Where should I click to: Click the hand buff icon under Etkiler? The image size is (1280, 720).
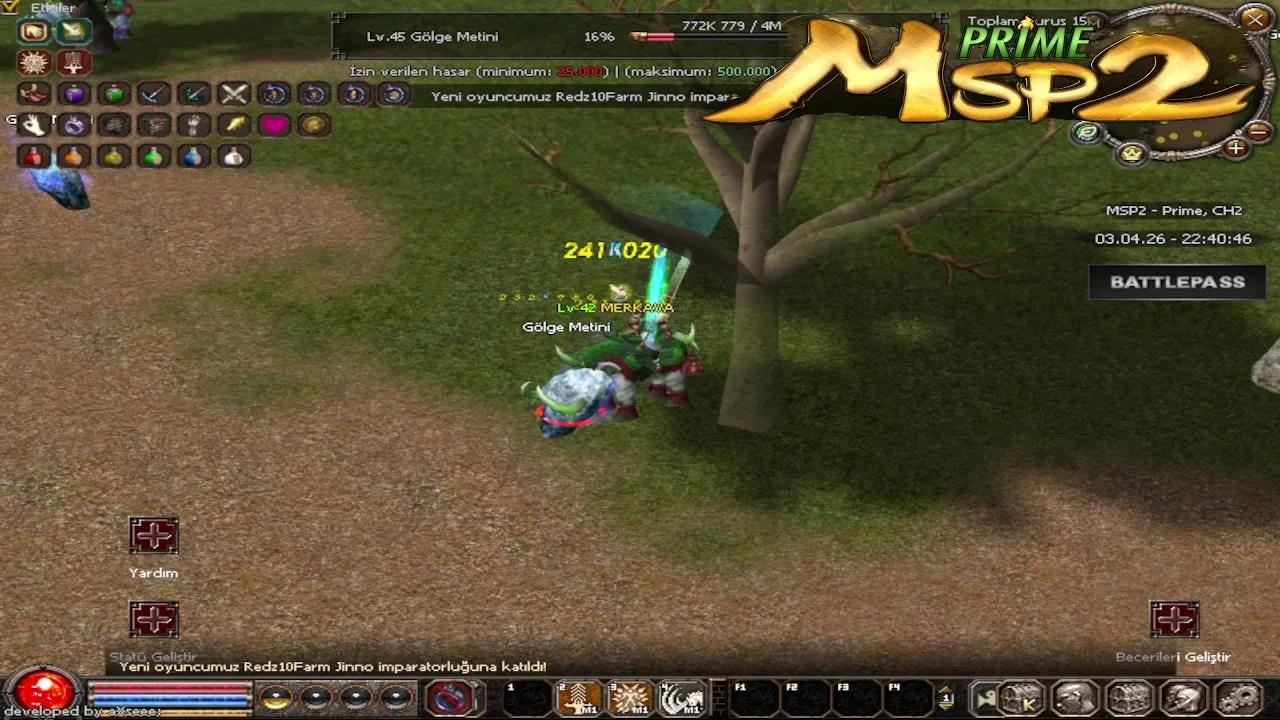[x=34, y=32]
